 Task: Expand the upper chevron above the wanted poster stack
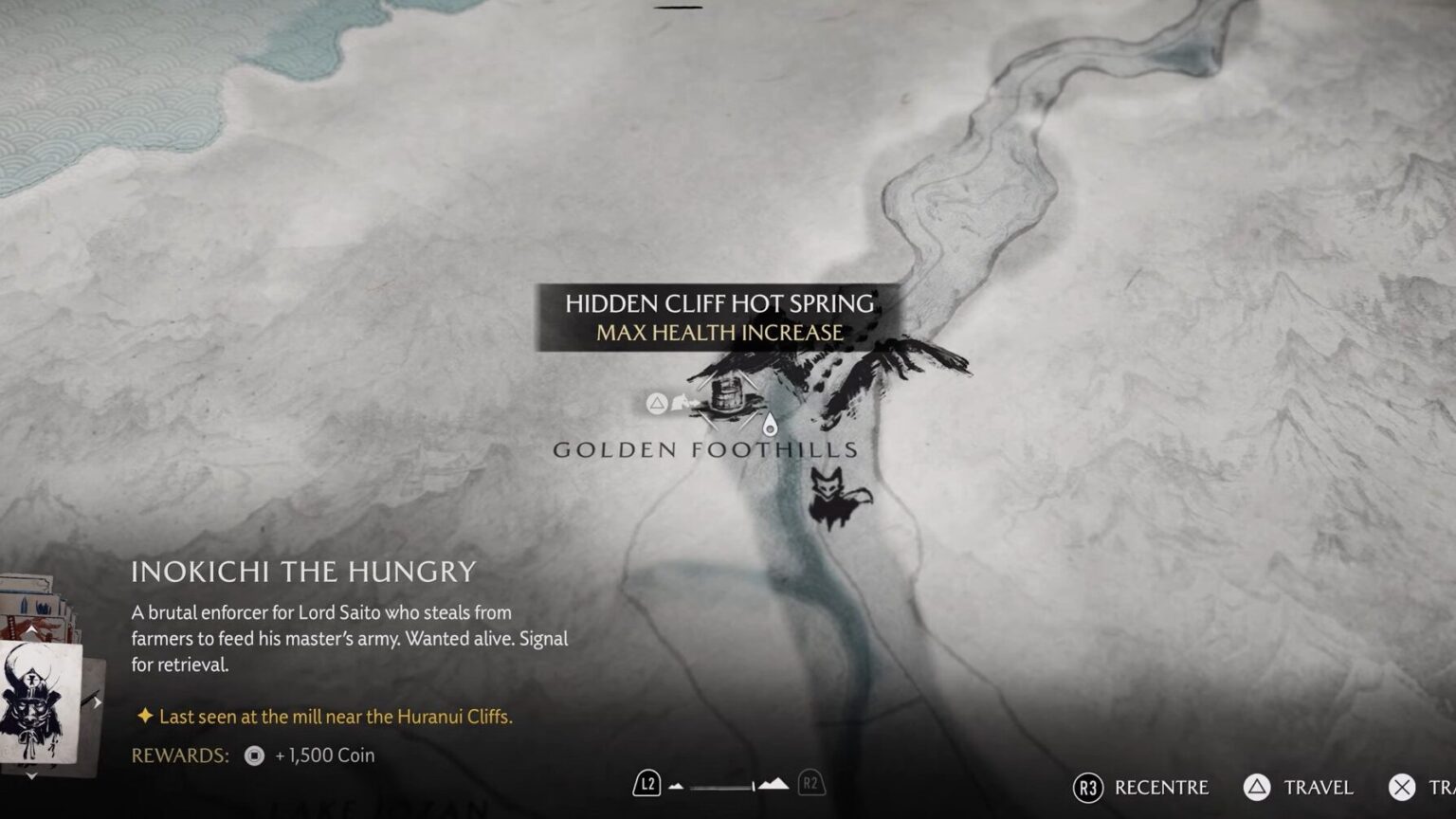click(x=30, y=629)
